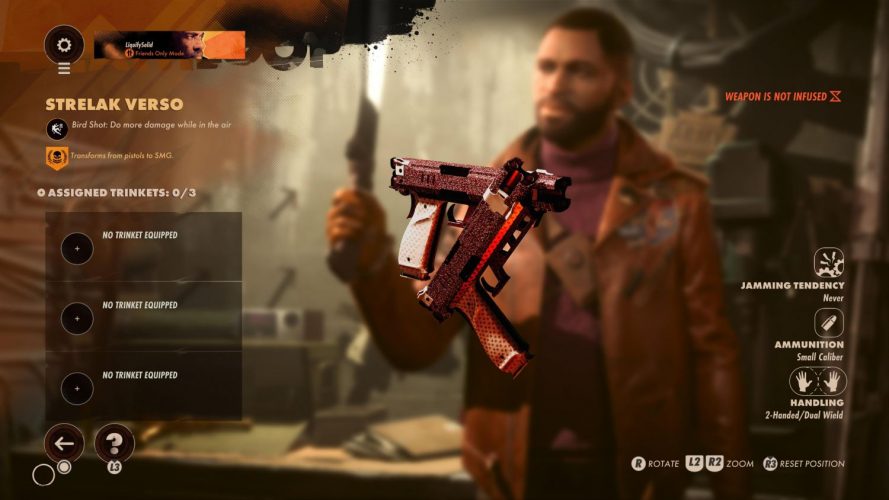Go back with the arrow button
Screen dimensions: 889x500
coord(65,443)
